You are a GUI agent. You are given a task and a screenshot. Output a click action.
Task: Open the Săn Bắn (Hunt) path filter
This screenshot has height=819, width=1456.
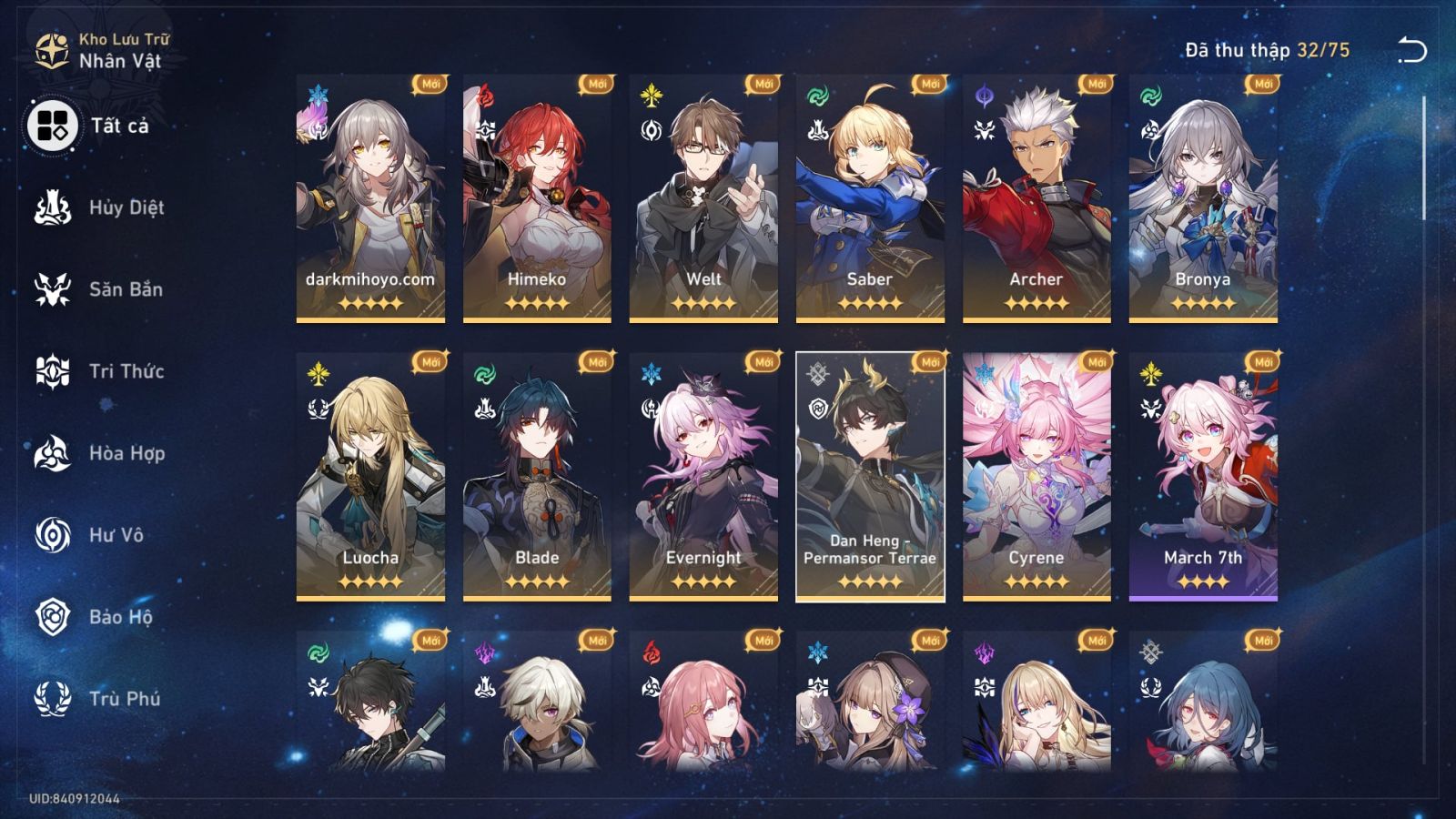(53, 289)
